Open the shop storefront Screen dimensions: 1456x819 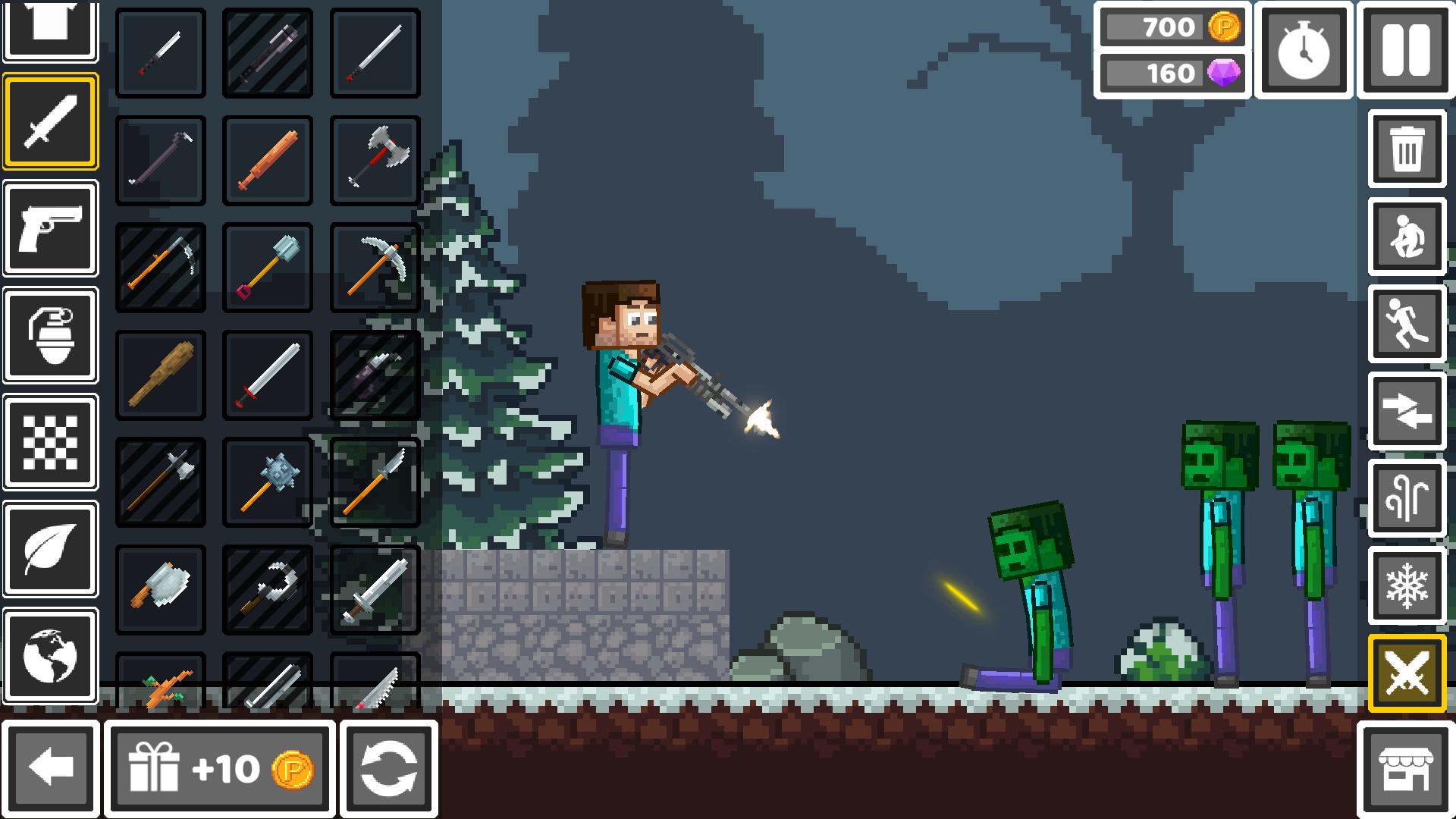[1407, 768]
